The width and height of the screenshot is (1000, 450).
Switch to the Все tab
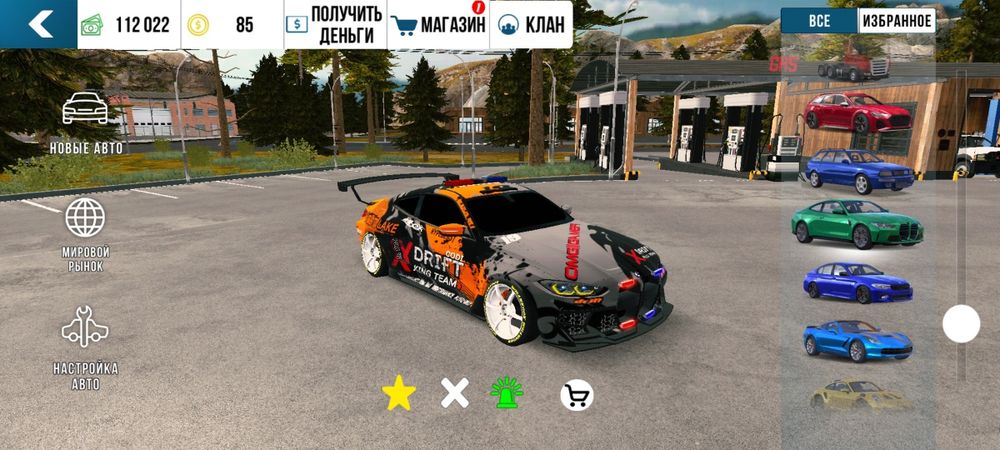pos(818,20)
